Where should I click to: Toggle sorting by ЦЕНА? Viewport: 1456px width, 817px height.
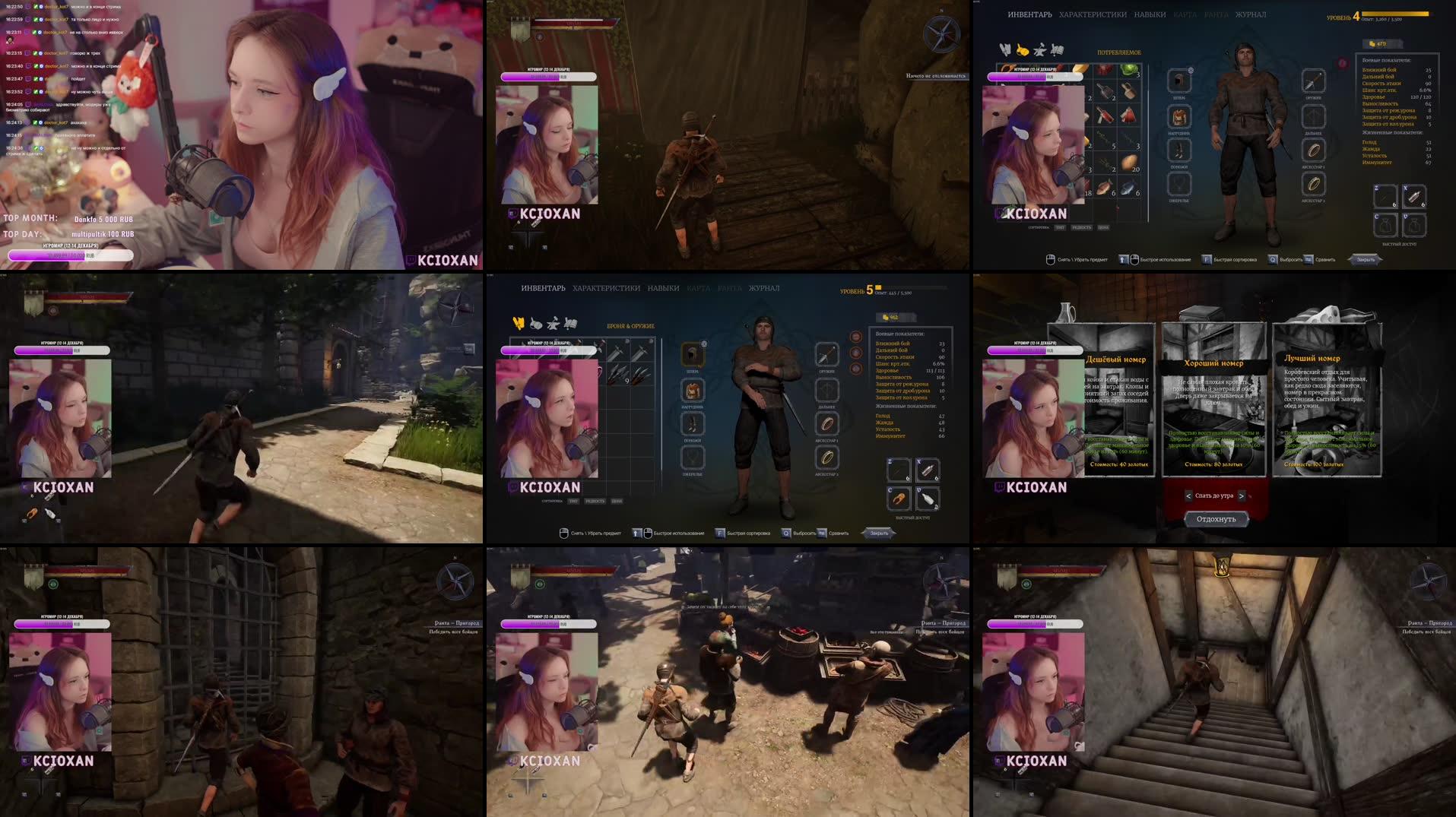(x=617, y=501)
